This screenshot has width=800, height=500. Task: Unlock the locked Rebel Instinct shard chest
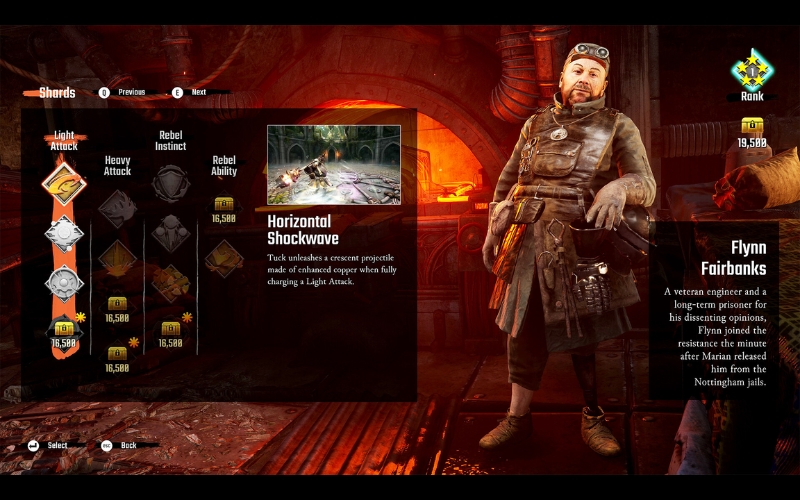(170, 328)
